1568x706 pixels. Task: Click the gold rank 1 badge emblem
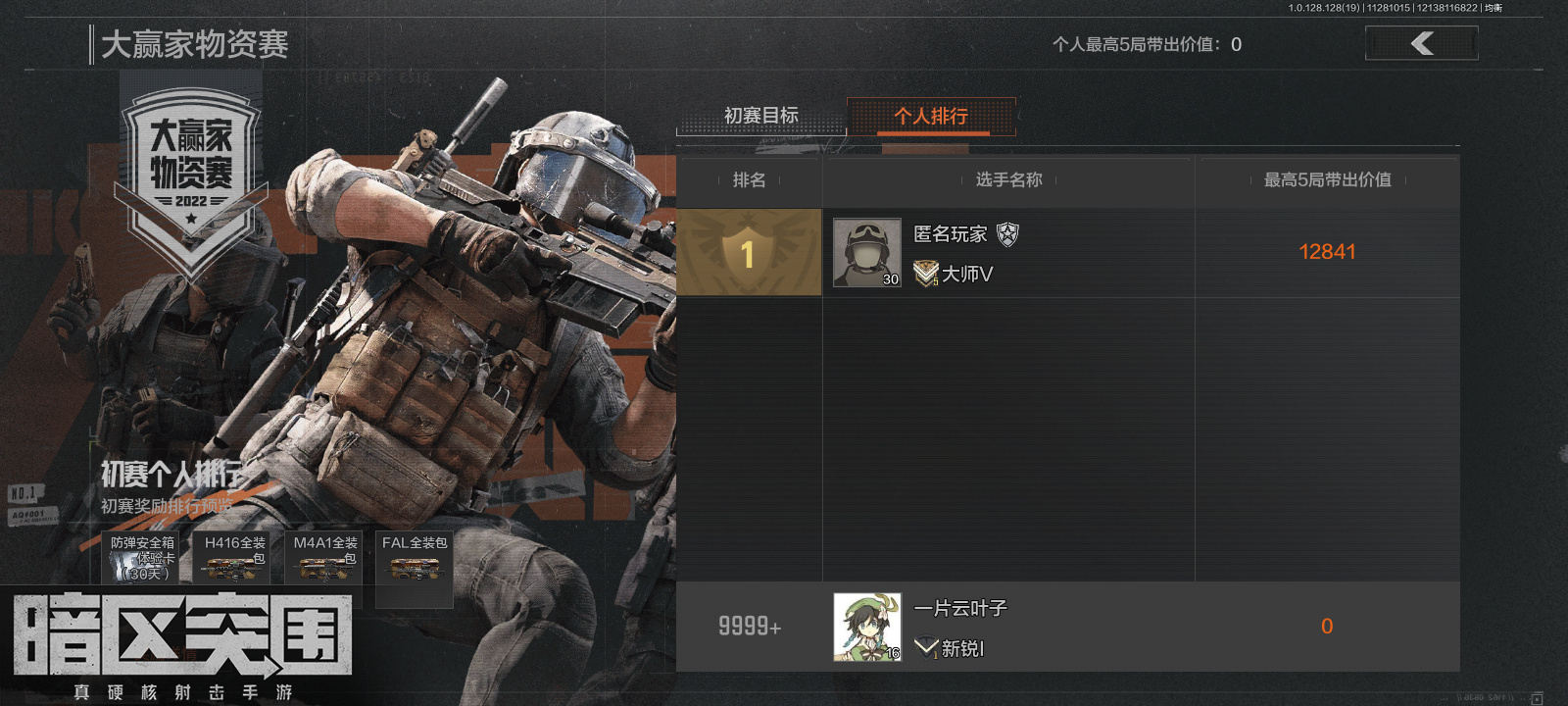coord(749,253)
